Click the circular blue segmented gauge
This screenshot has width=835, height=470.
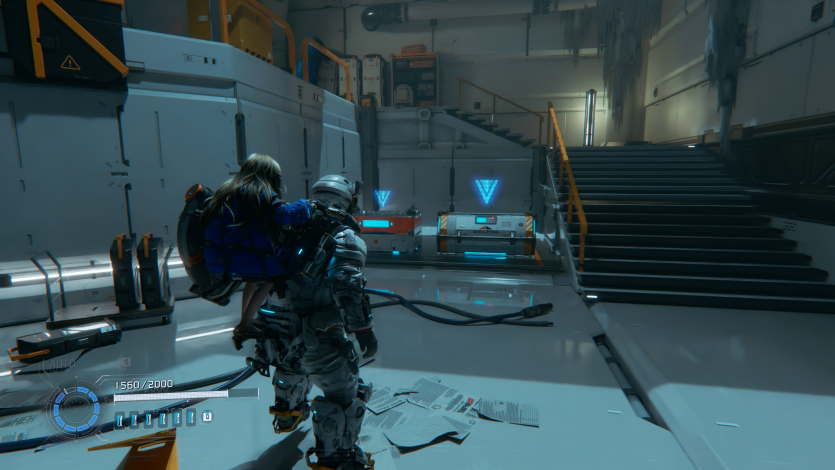76,410
